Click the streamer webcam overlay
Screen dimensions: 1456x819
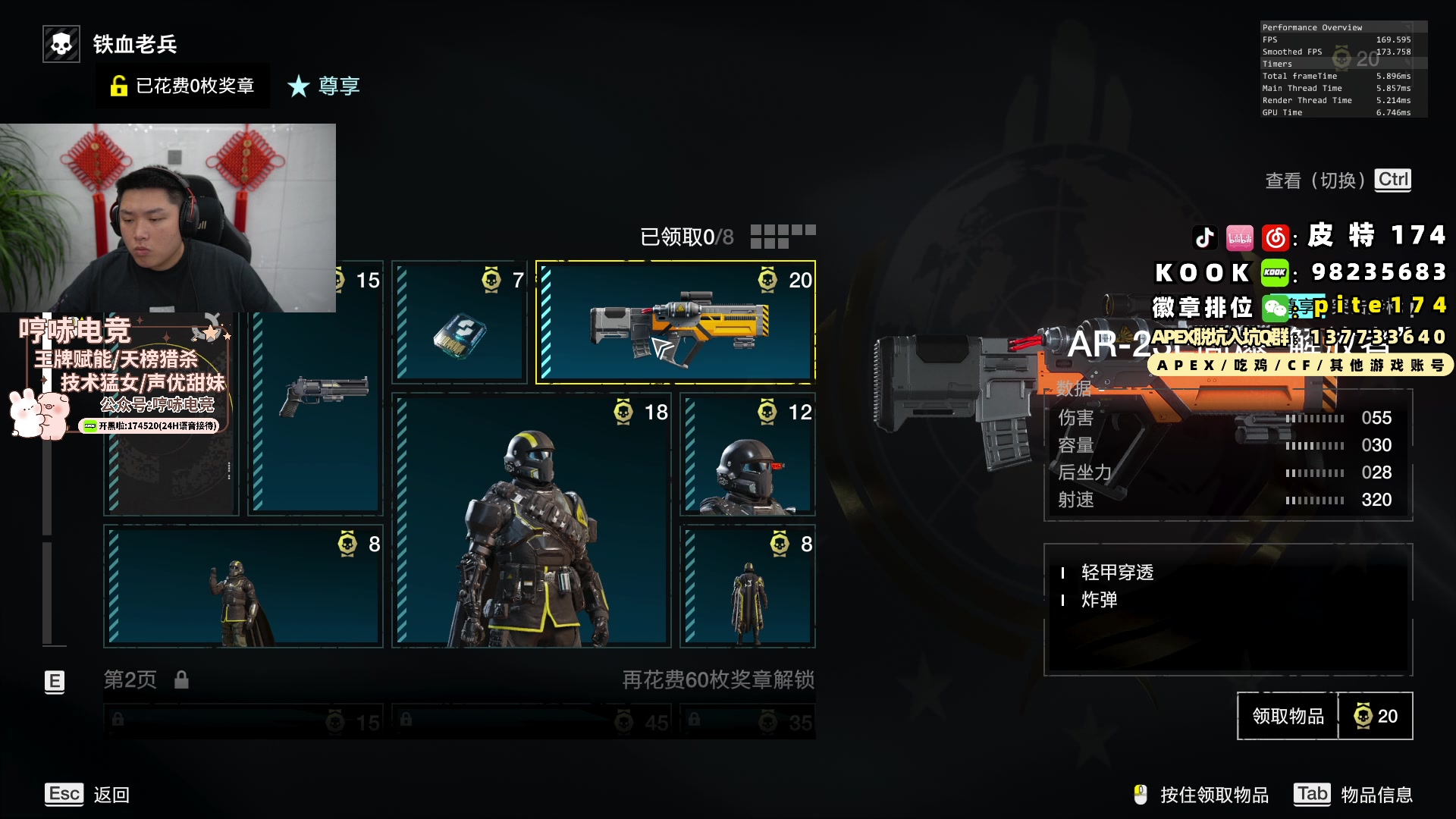coord(168,218)
